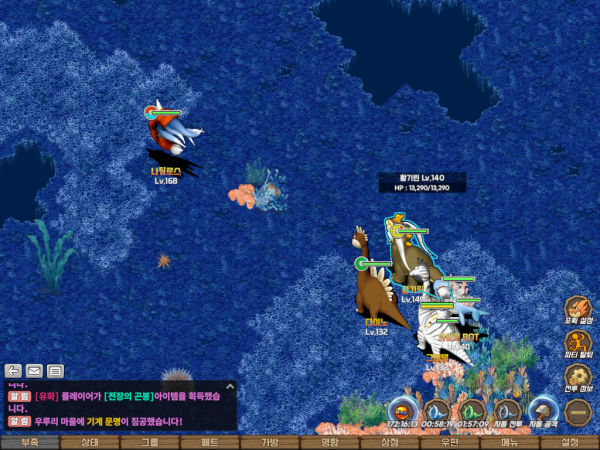Open the 명함 name card menu

pyautogui.click(x=329, y=442)
